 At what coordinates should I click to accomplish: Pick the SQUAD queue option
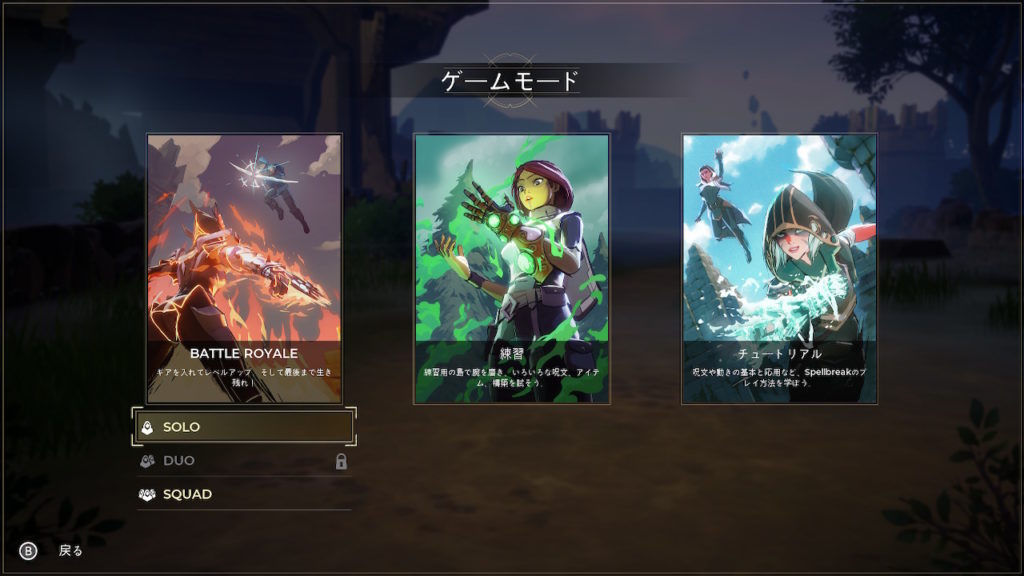245,494
